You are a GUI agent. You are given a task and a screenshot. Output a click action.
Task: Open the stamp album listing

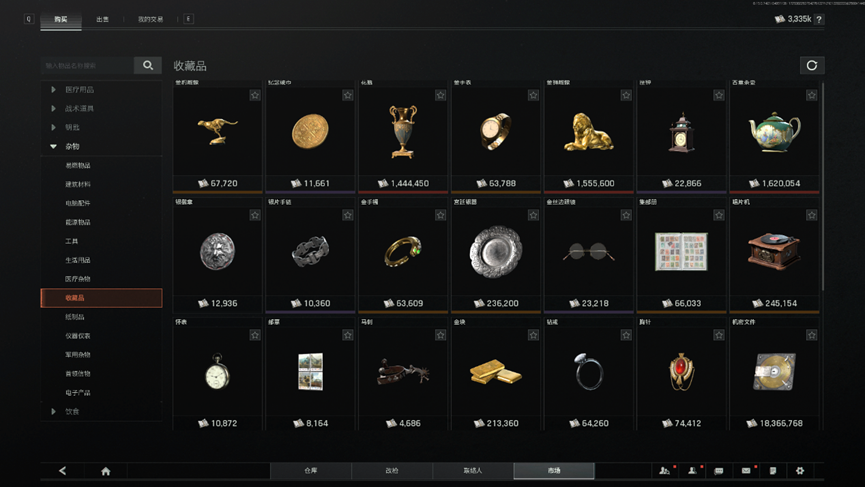coord(680,253)
